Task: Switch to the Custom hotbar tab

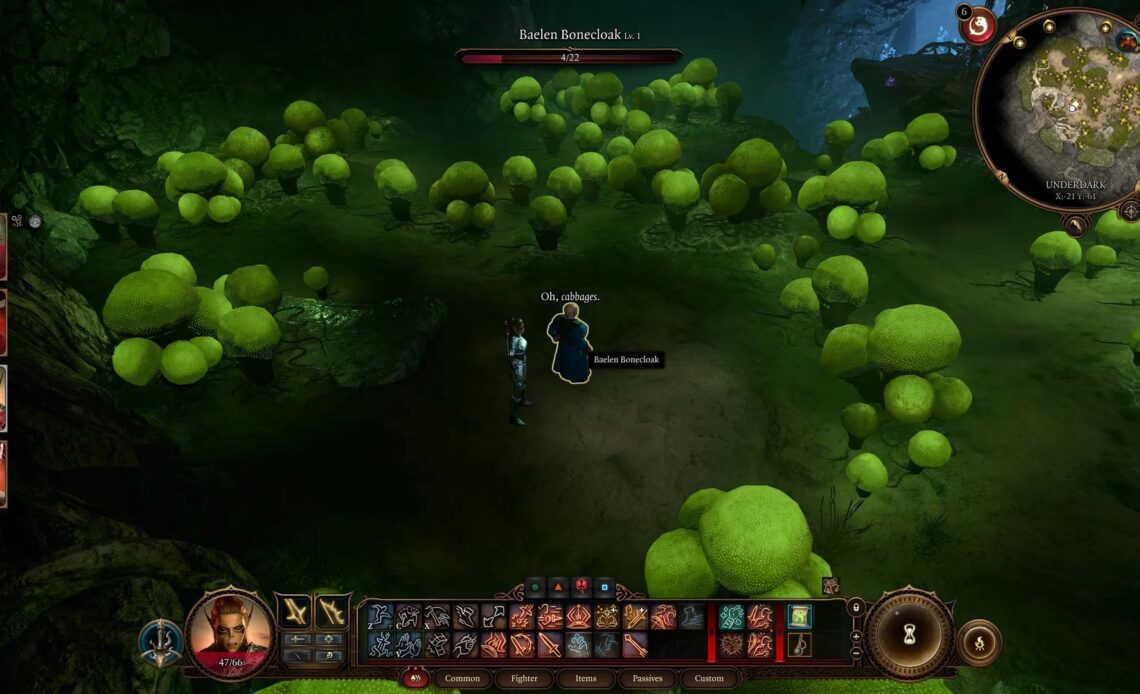Action: 709,678
